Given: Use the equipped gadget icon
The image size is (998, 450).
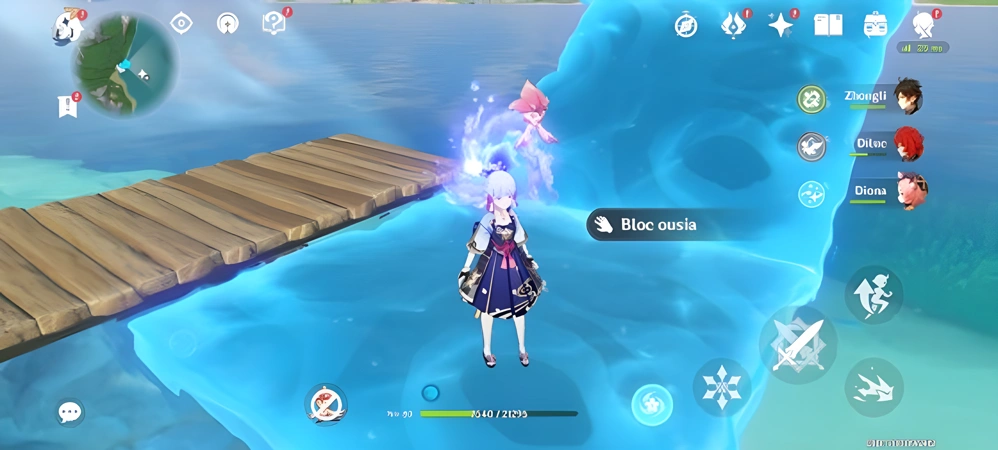Looking at the screenshot, I should coord(325,403).
